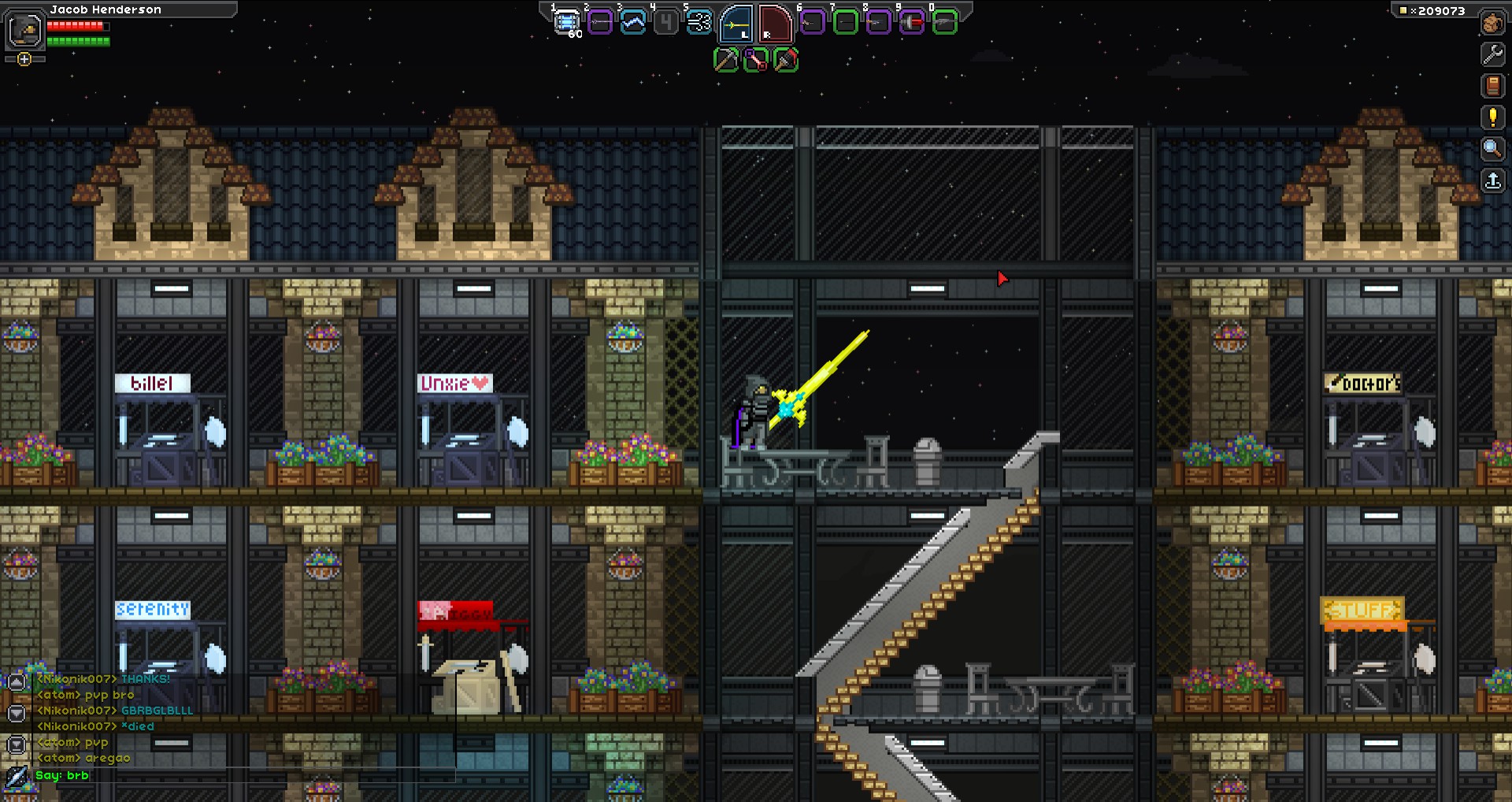
Task: Focus the Say chat input field
Action: 236,776
